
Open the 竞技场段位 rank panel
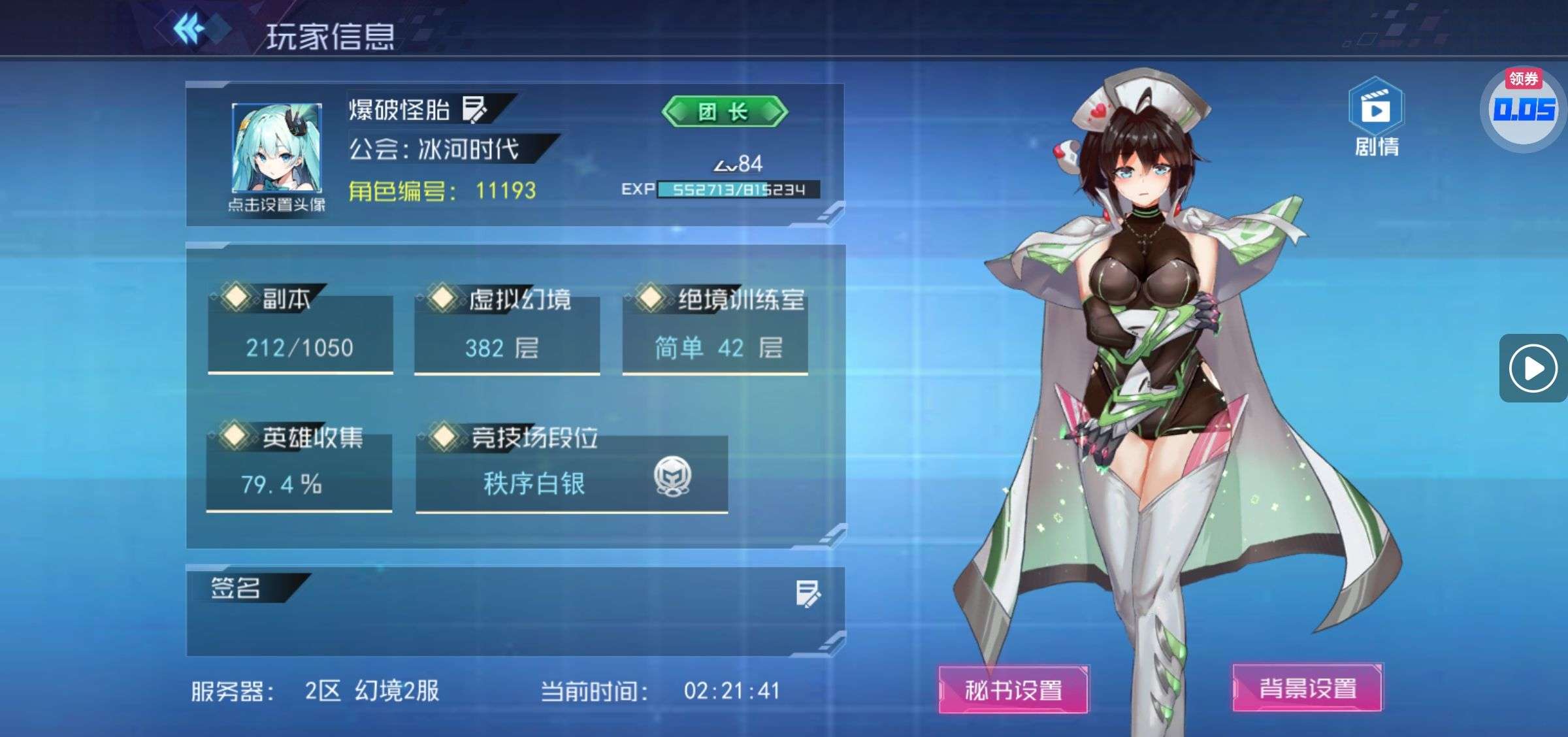pyautogui.click(x=572, y=472)
